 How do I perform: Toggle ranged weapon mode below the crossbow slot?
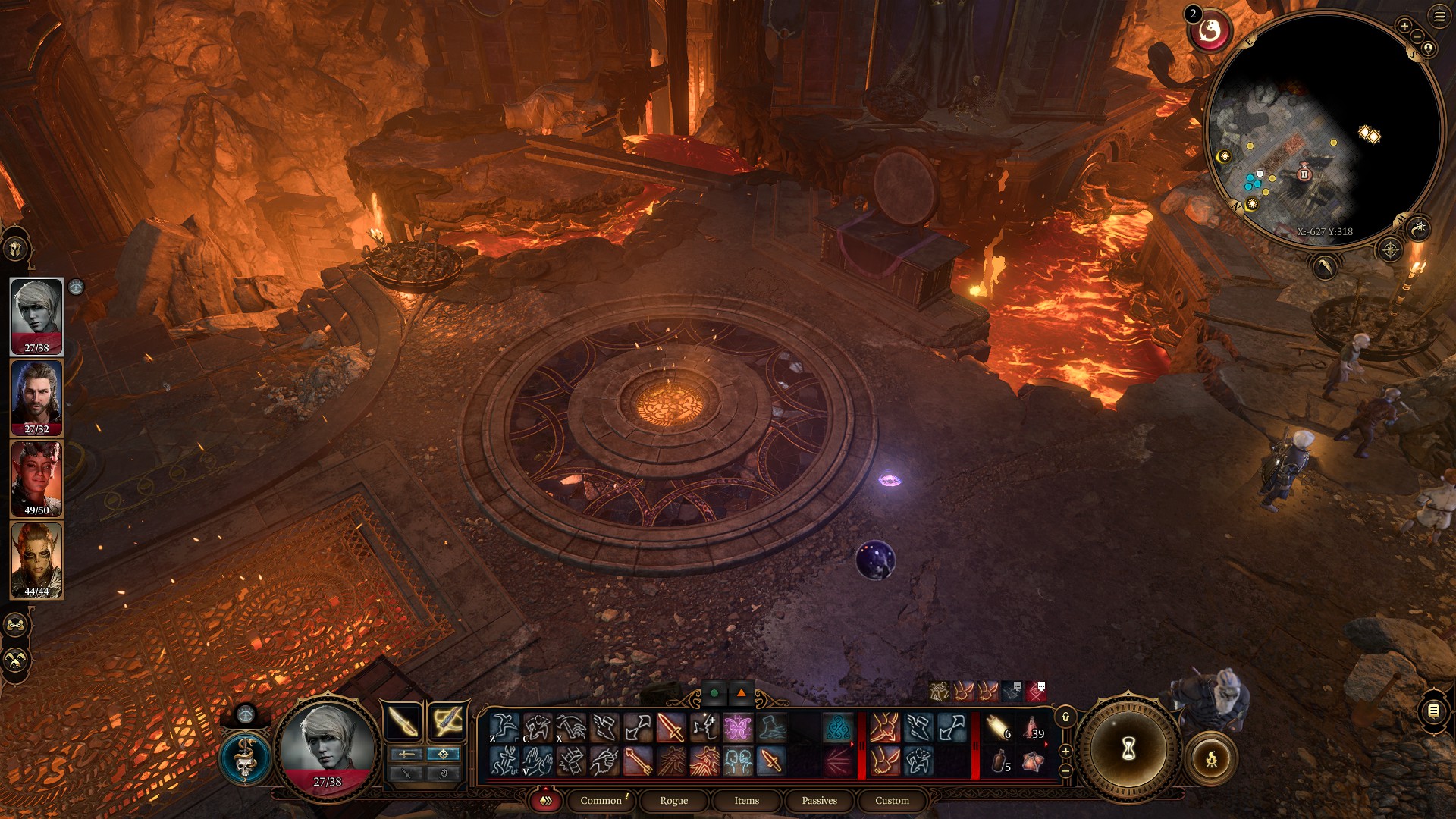(x=442, y=754)
